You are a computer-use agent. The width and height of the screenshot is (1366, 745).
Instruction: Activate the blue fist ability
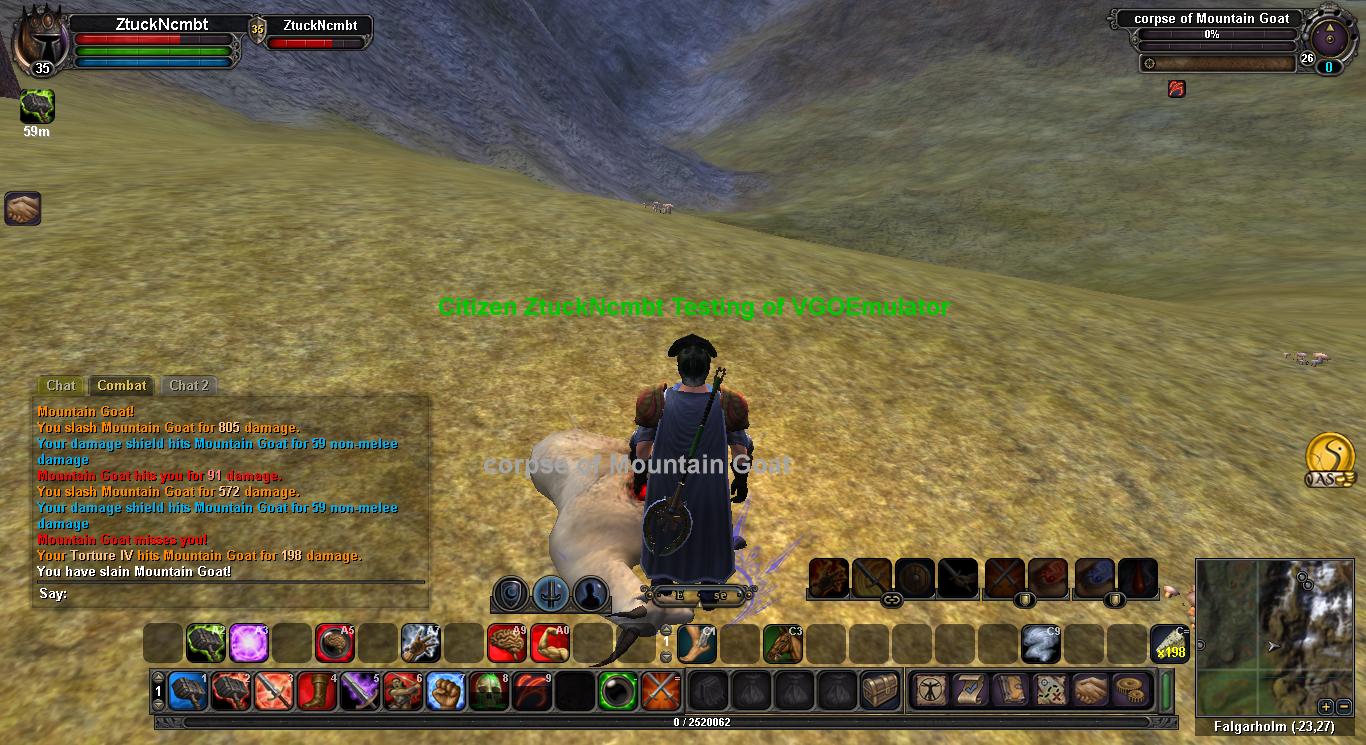(446, 690)
